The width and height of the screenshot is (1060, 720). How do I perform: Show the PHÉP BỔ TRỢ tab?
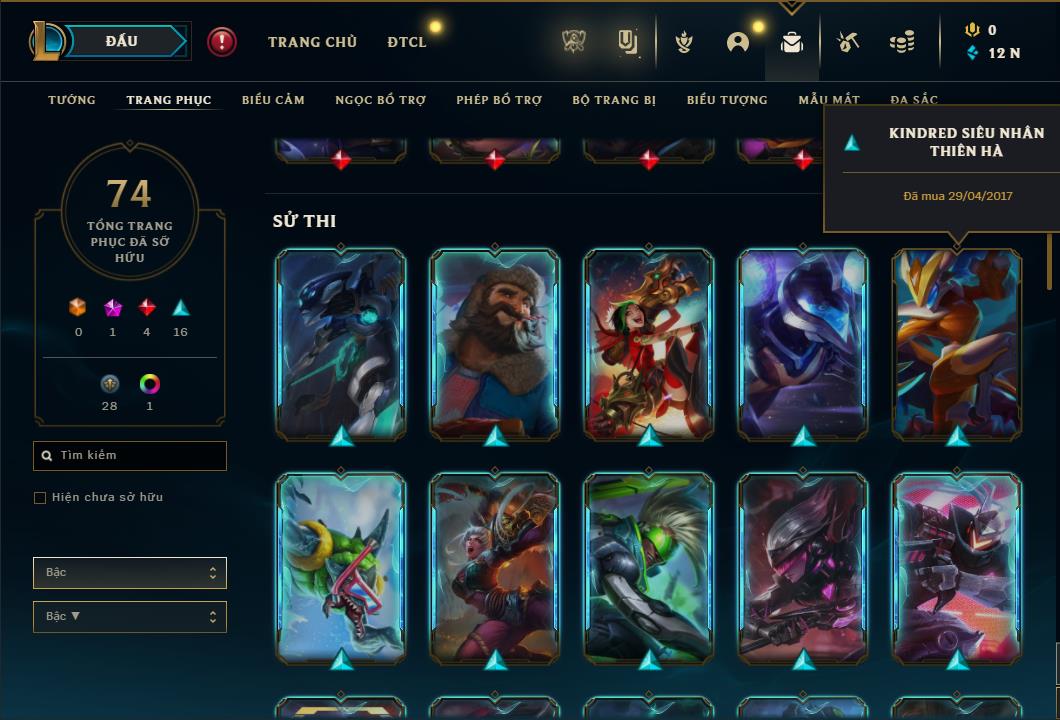[499, 100]
